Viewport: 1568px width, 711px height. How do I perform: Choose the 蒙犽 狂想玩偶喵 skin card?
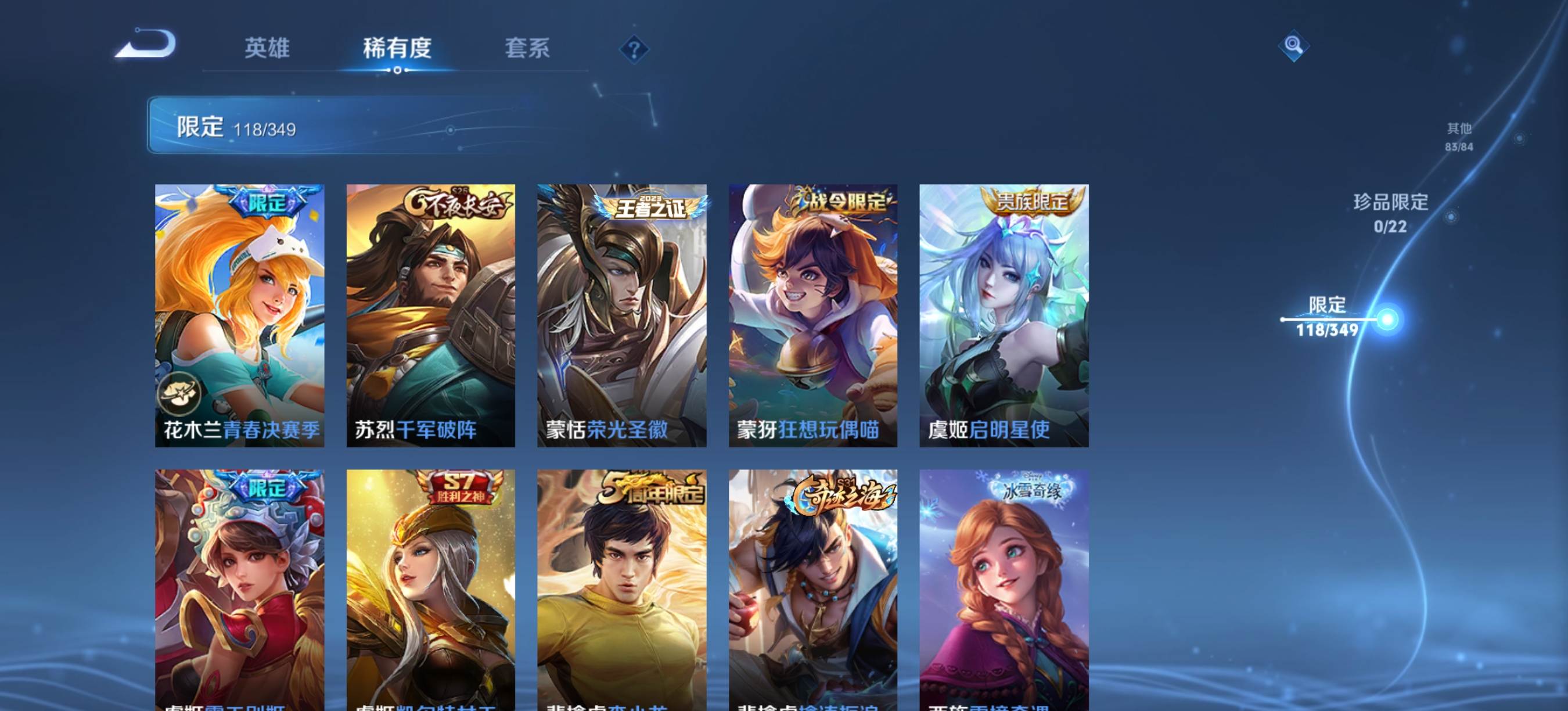click(812, 315)
